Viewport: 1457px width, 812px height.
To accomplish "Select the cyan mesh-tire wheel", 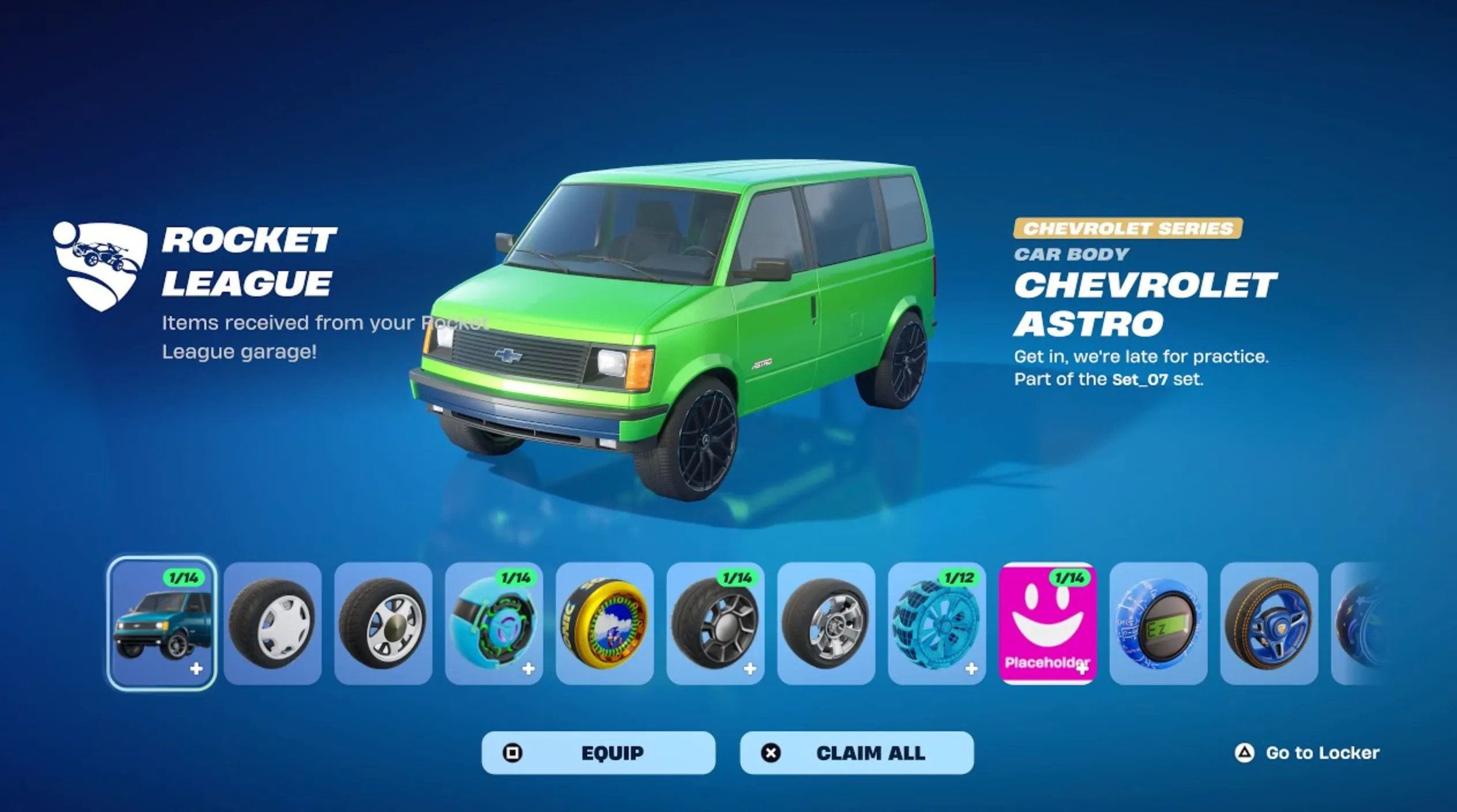I will click(x=937, y=623).
